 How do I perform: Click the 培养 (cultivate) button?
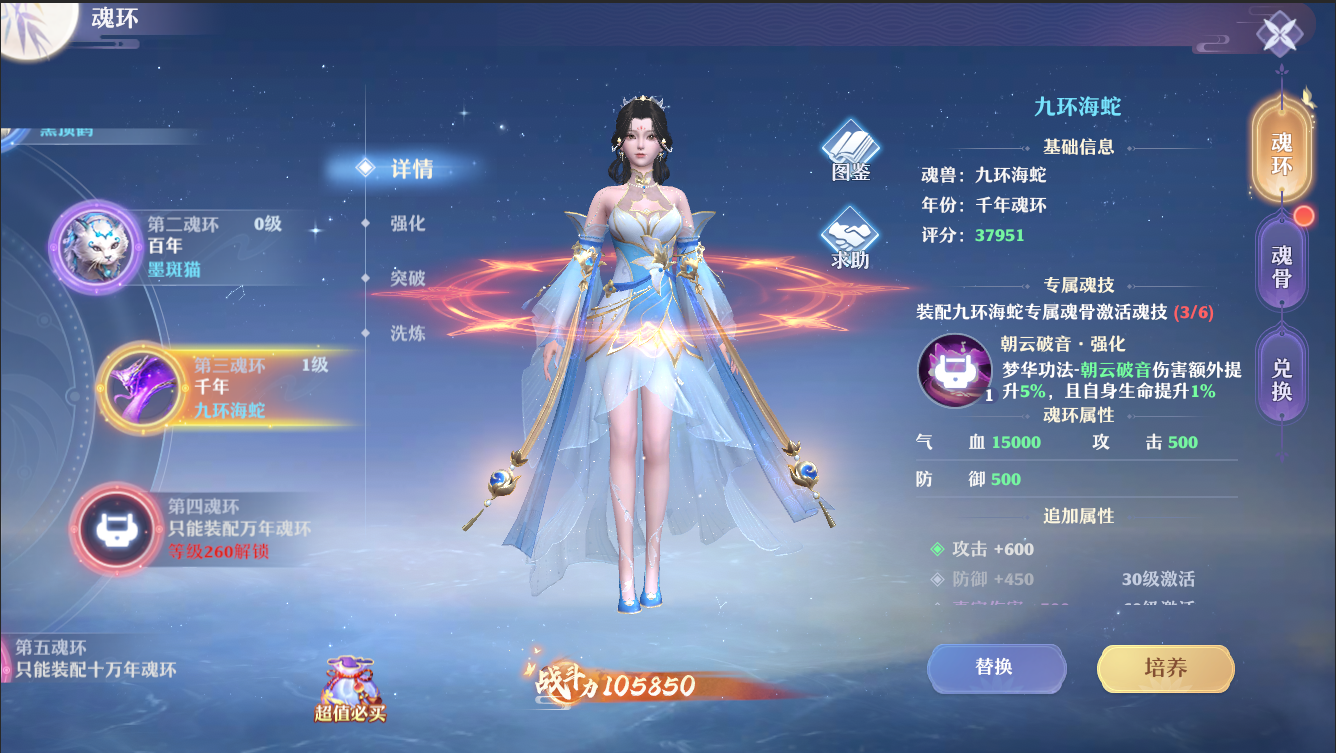click(x=1164, y=668)
